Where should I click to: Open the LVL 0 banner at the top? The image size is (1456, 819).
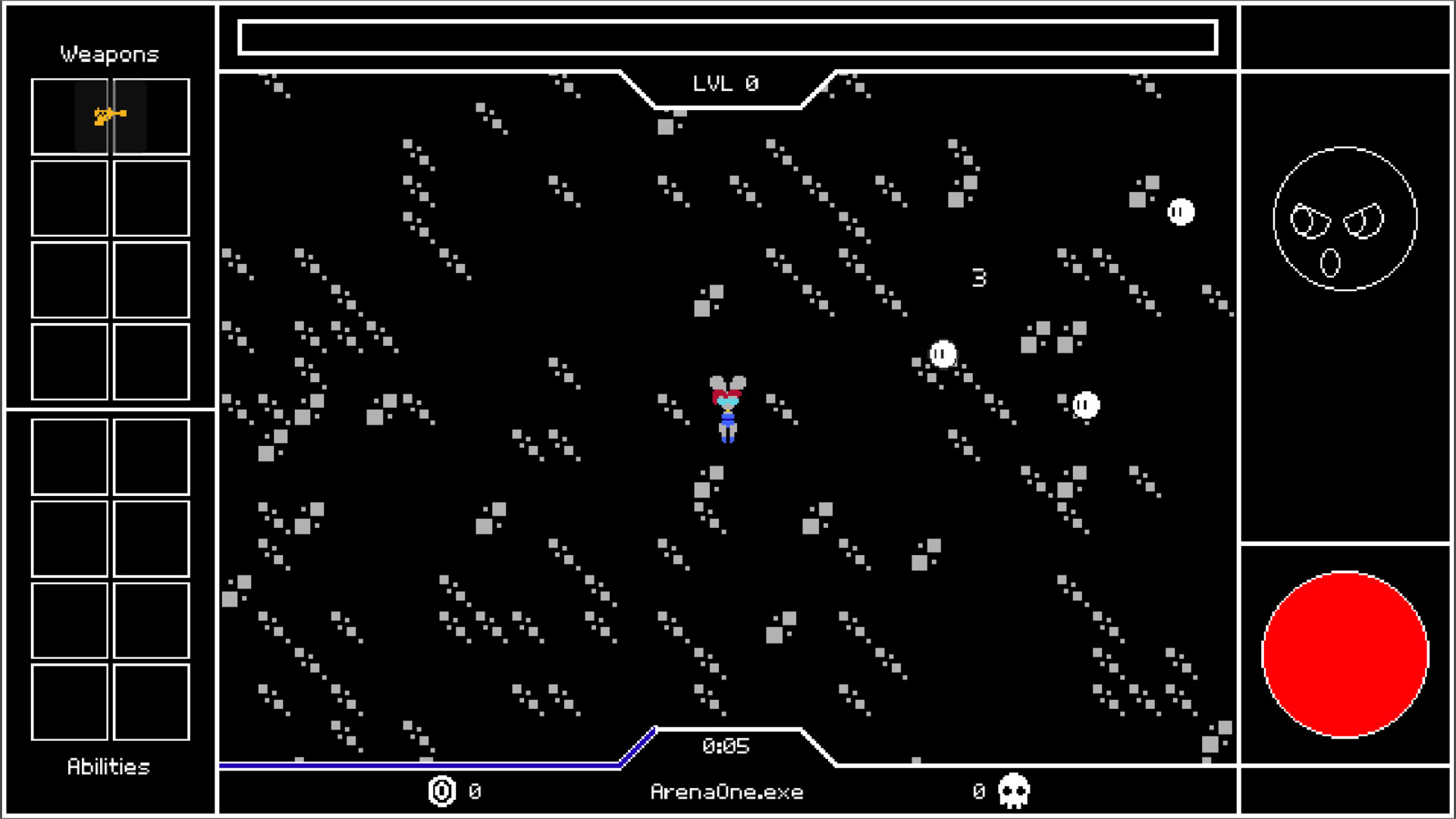pyautogui.click(x=726, y=83)
